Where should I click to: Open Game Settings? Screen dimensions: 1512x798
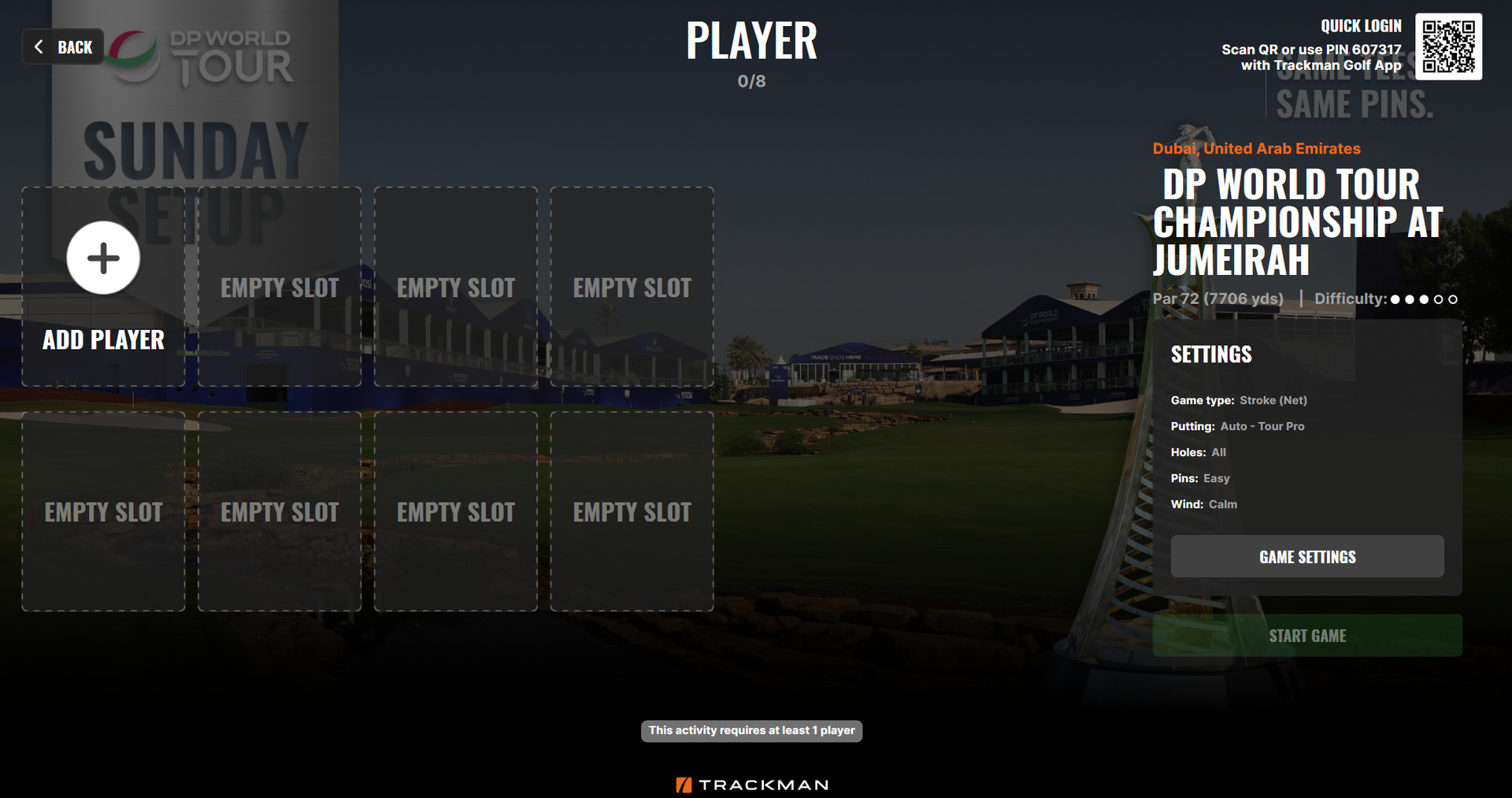click(1306, 557)
